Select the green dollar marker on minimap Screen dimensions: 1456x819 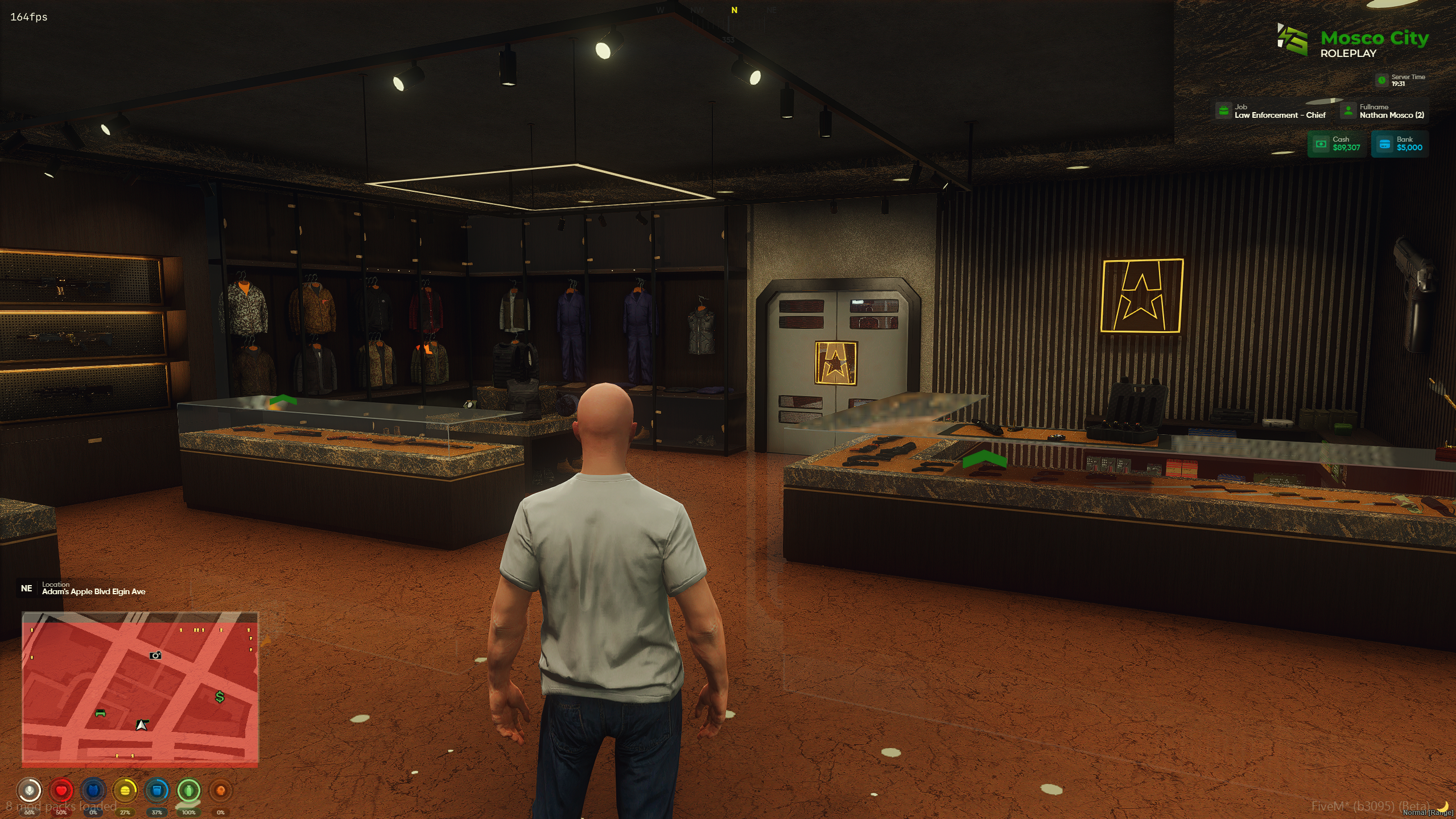pos(220,697)
